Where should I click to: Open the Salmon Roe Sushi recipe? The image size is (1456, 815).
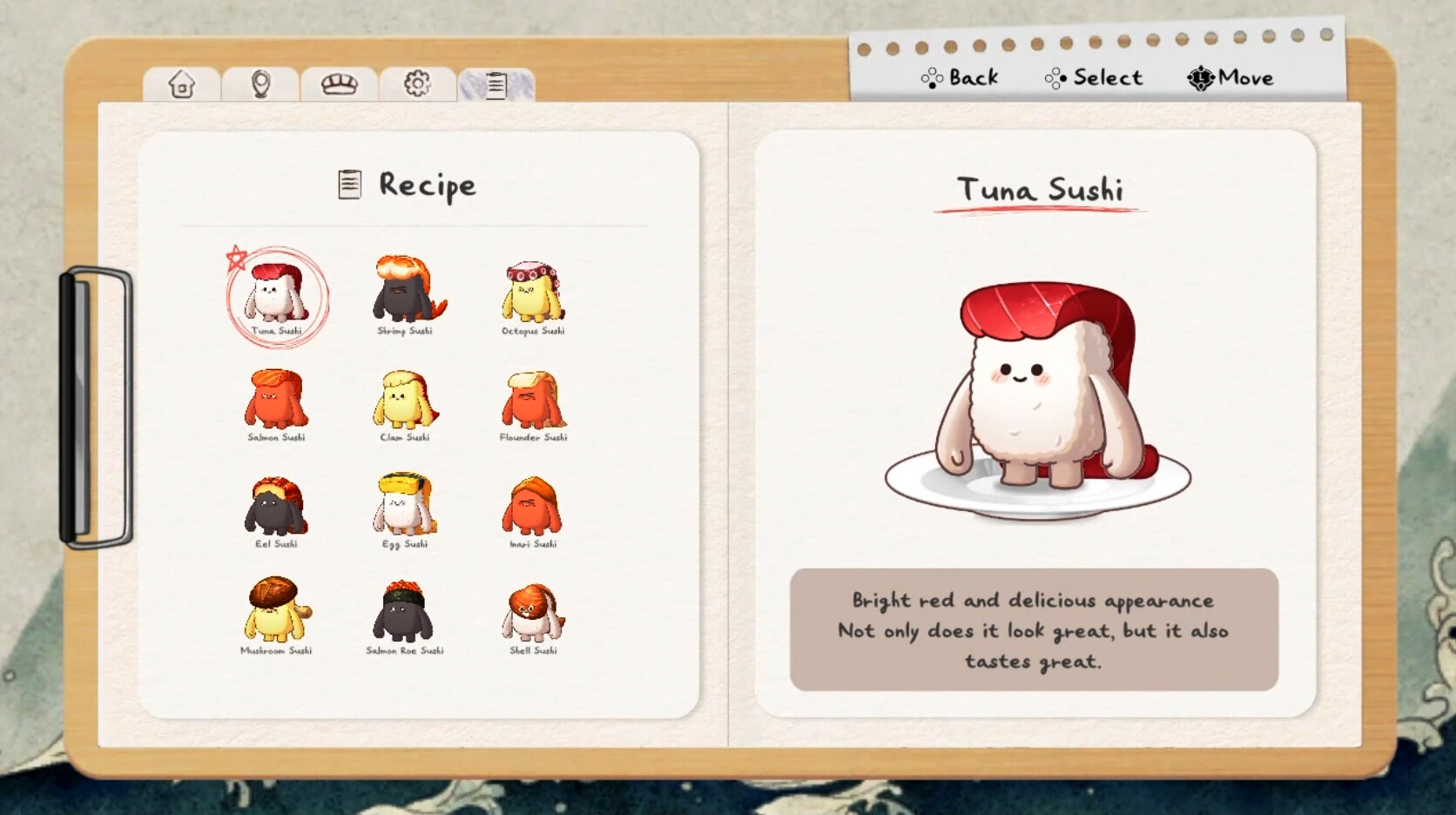405,614
